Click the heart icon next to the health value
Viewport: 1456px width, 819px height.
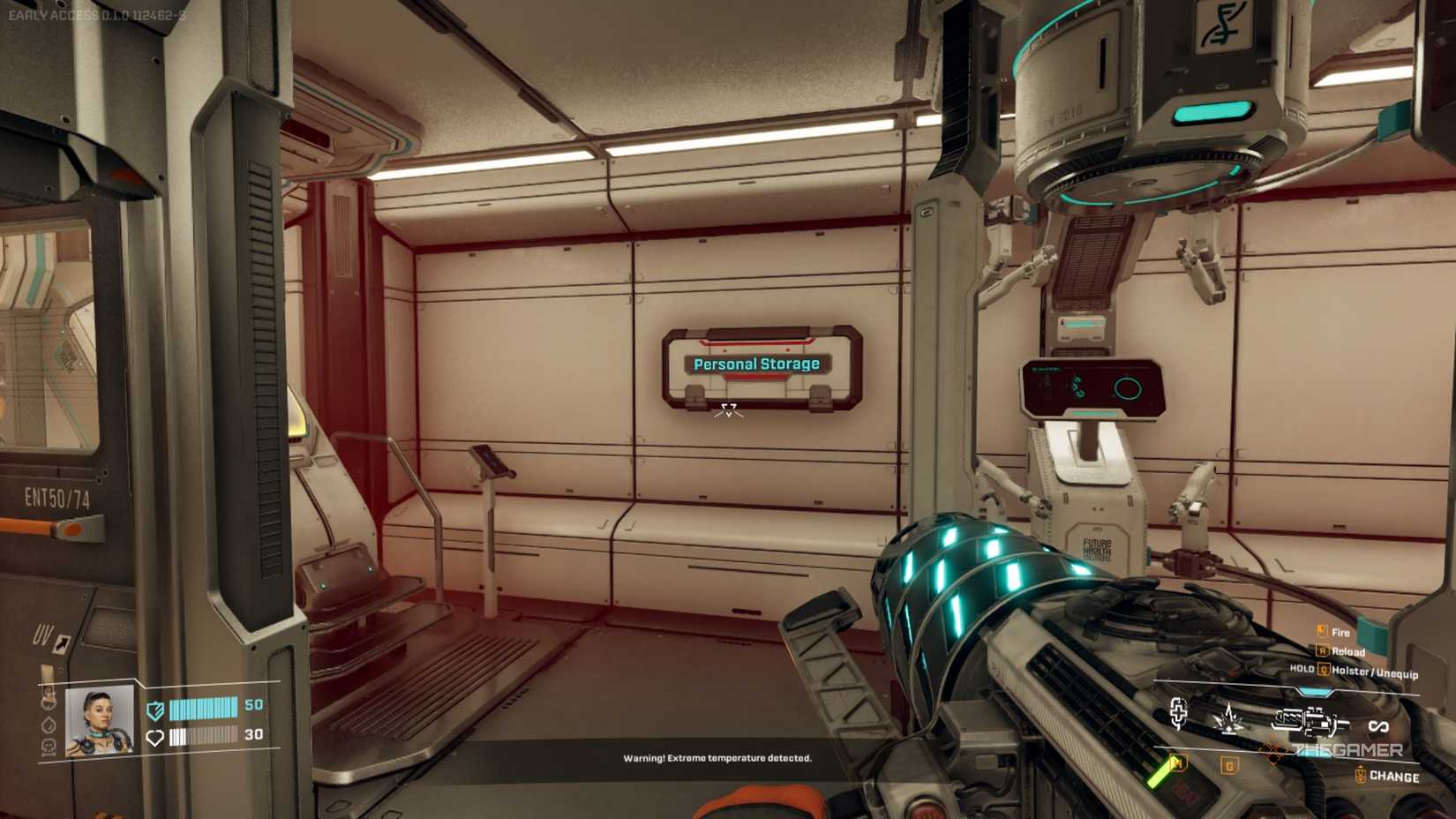pos(154,738)
